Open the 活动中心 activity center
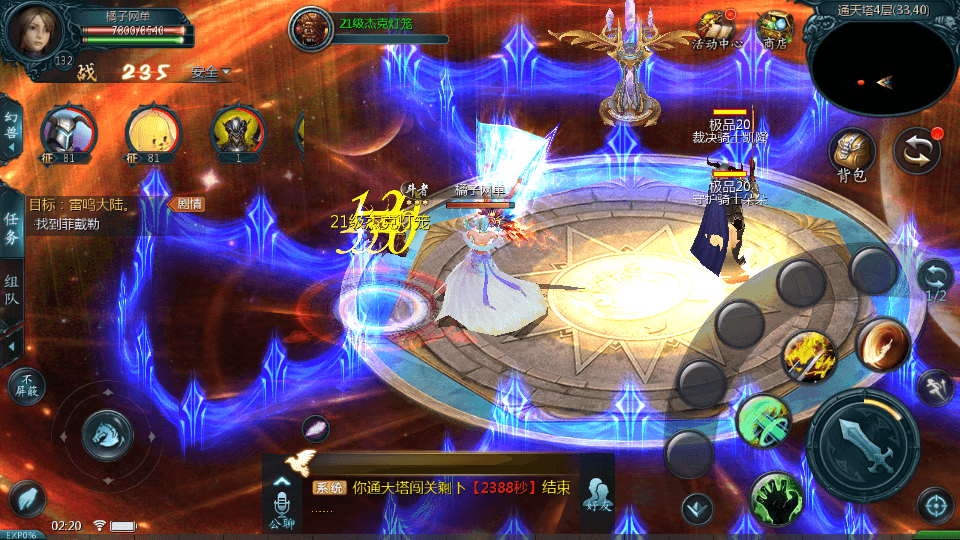The image size is (960, 540). (716, 29)
